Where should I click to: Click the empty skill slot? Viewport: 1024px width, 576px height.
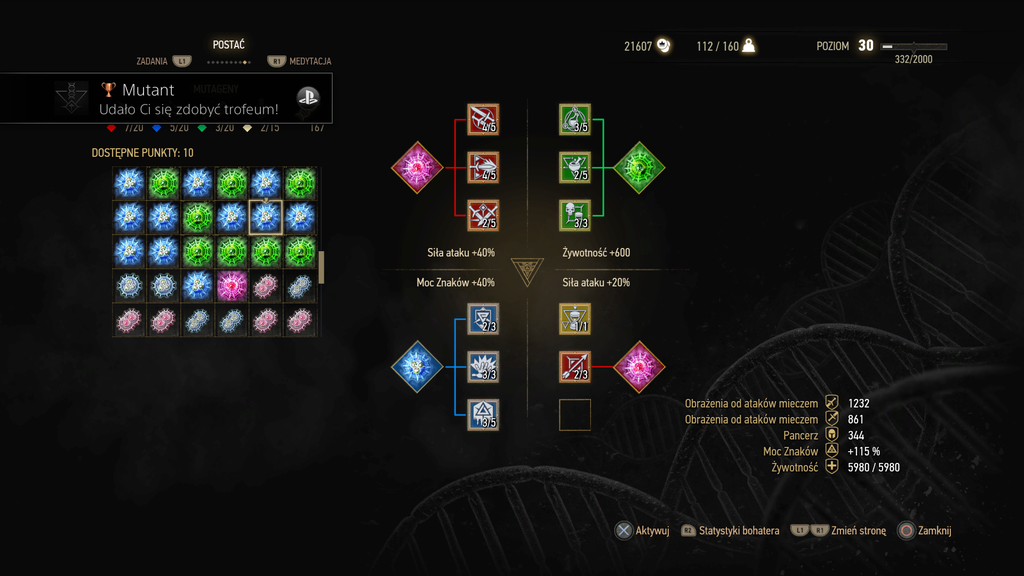pyautogui.click(x=575, y=414)
